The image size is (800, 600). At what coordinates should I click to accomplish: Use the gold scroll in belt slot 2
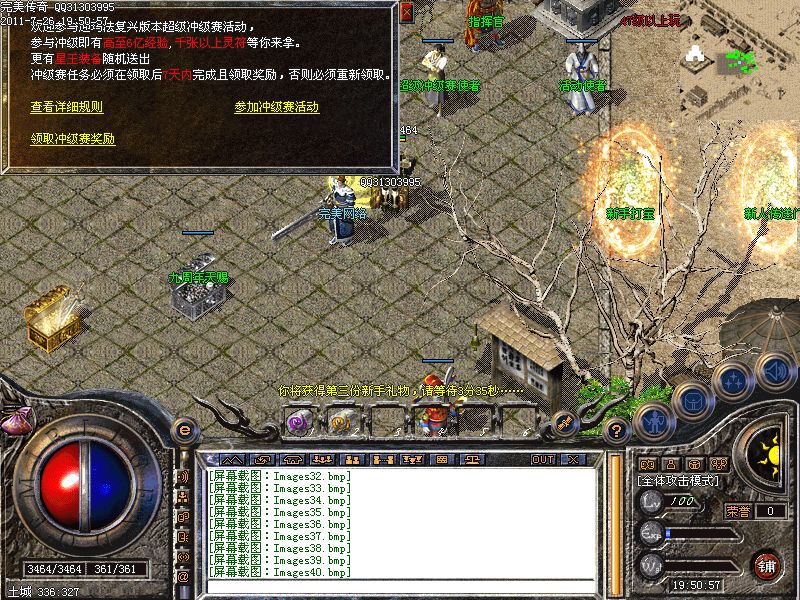pyautogui.click(x=342, y=422)
